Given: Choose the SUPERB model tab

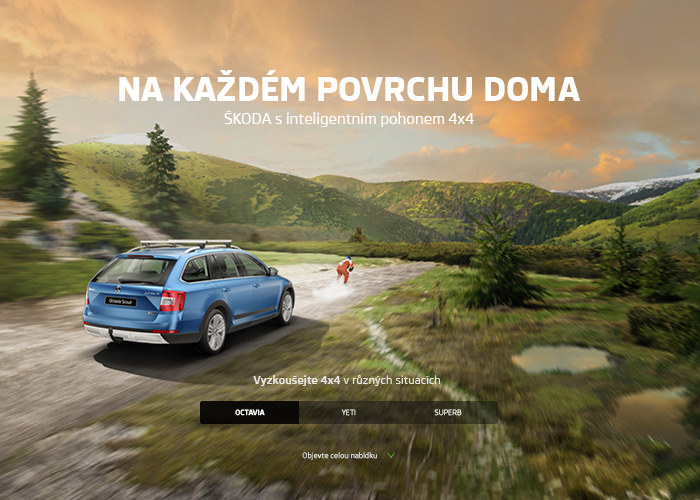Looking at the screenshot, I should point(447,412).
